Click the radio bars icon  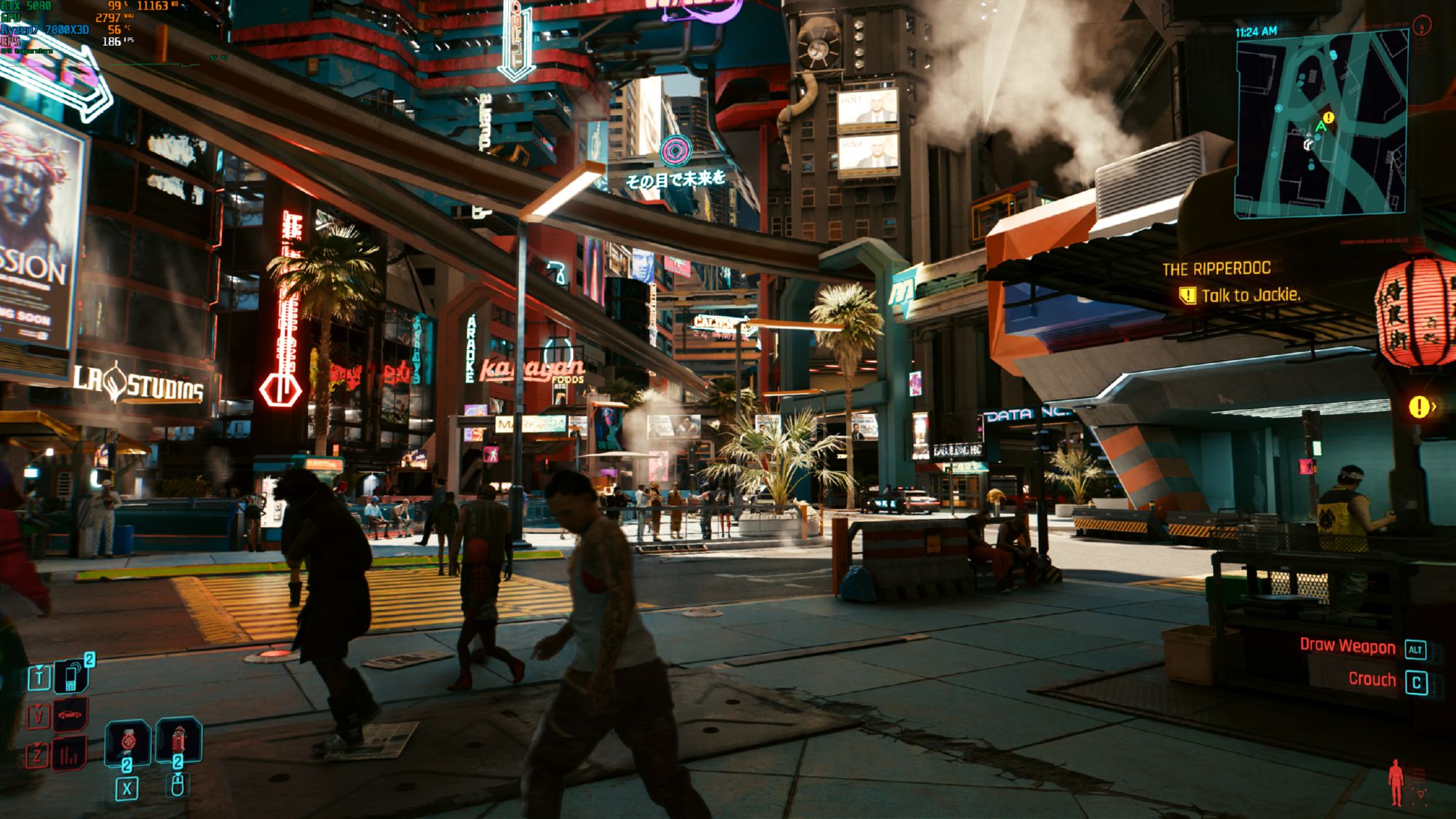(x=70, y=754)
